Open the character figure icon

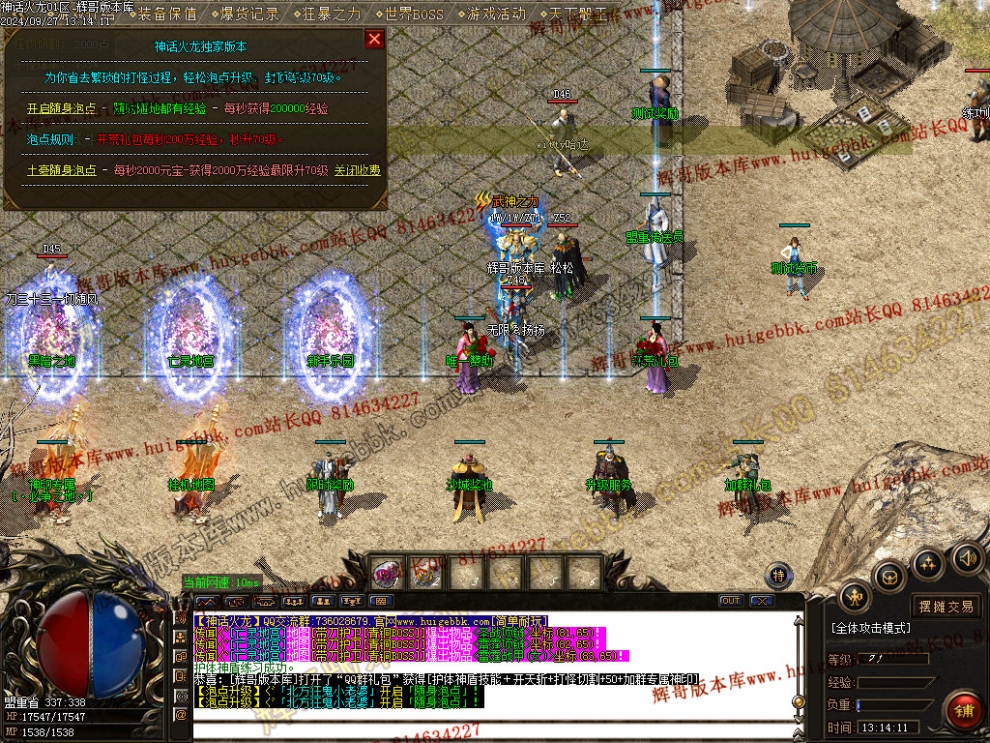pos(855,597)
